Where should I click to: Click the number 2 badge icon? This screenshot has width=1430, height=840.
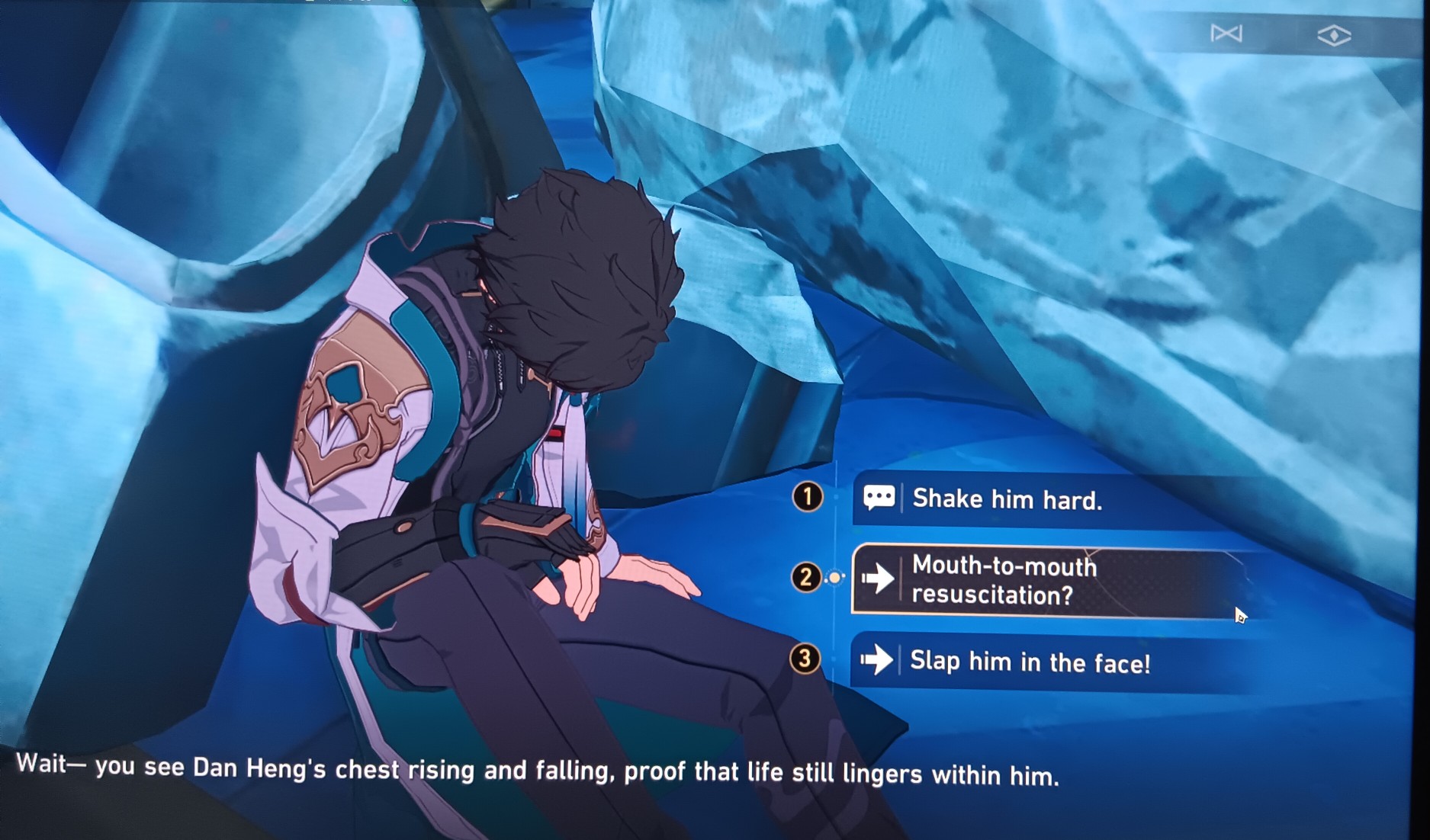[x=805, y=579]
